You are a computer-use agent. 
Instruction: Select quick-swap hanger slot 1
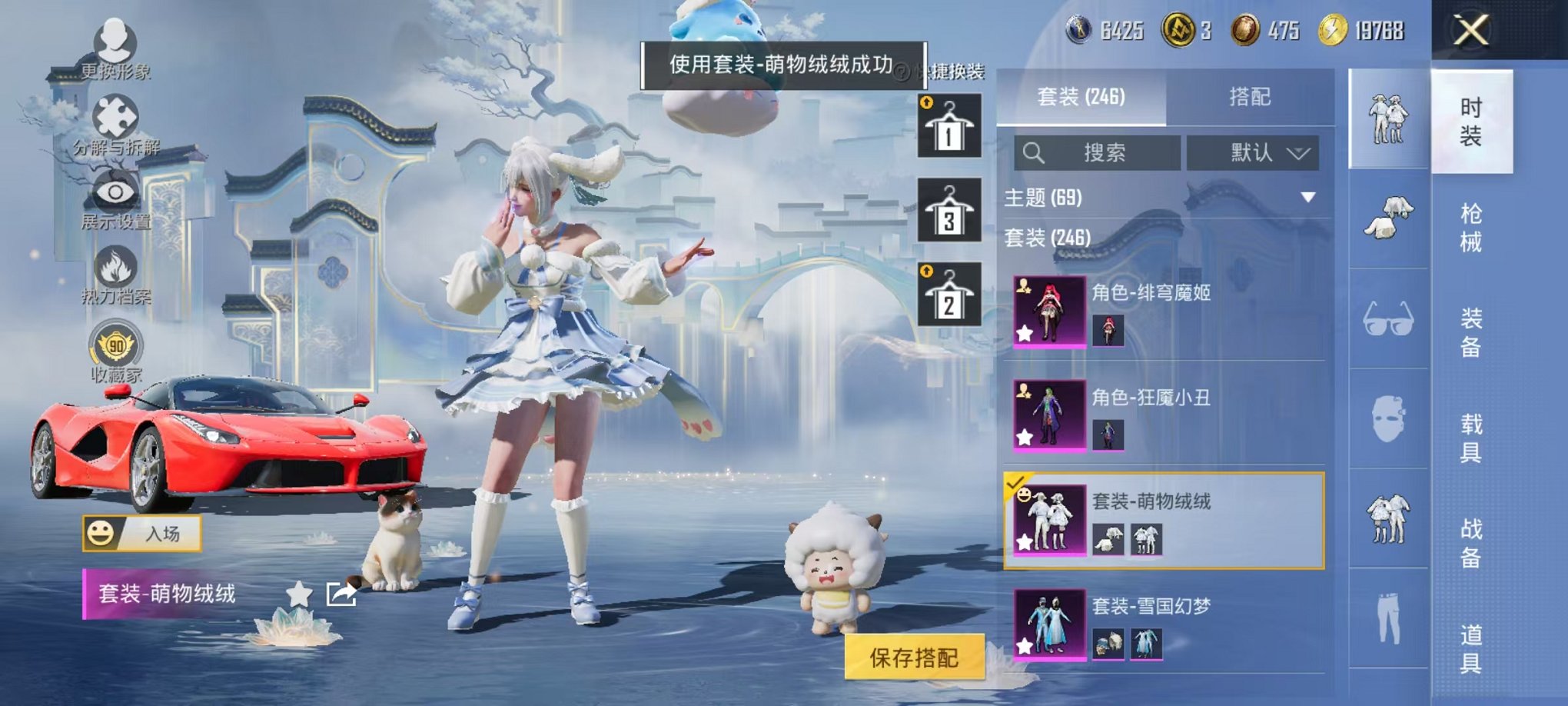(950, 125)
